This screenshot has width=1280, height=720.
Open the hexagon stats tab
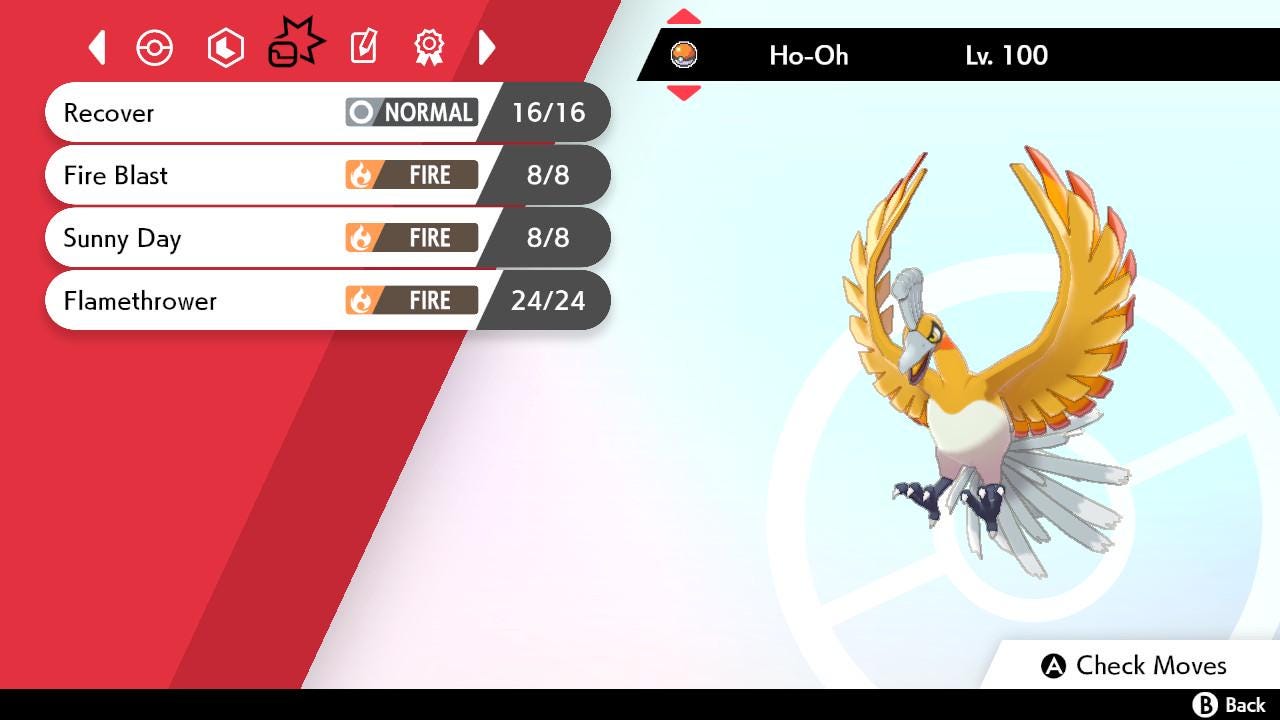225,48
